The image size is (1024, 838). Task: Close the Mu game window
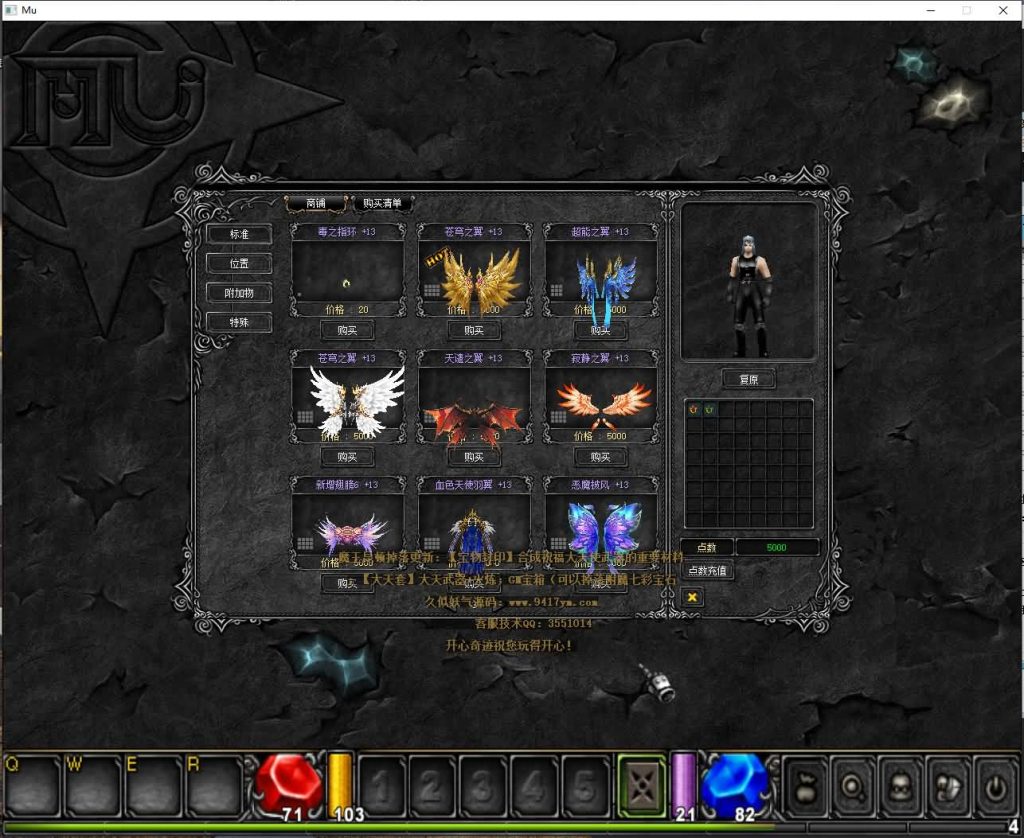(1002, 10)
